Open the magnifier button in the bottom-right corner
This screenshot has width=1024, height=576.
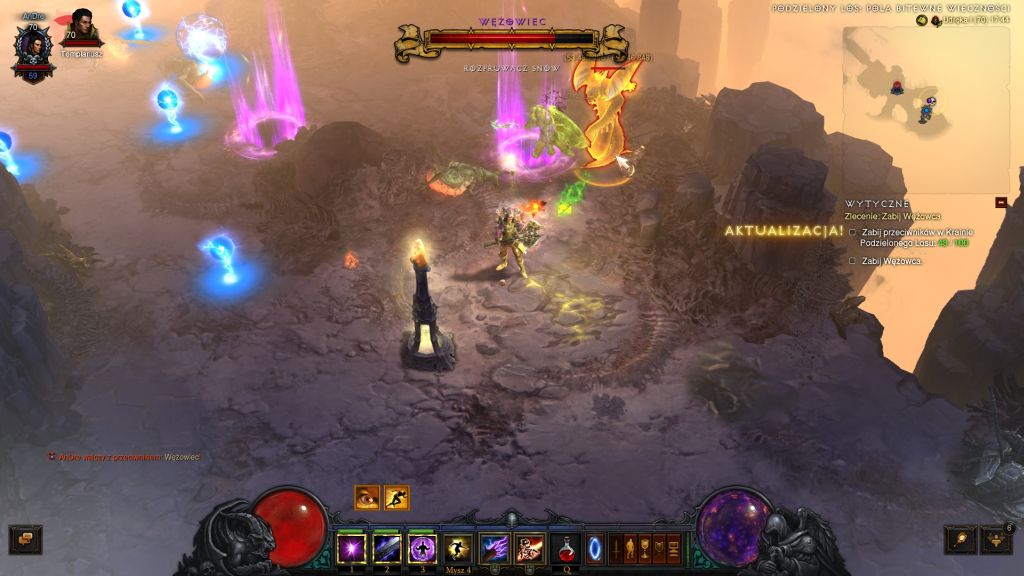960,540
